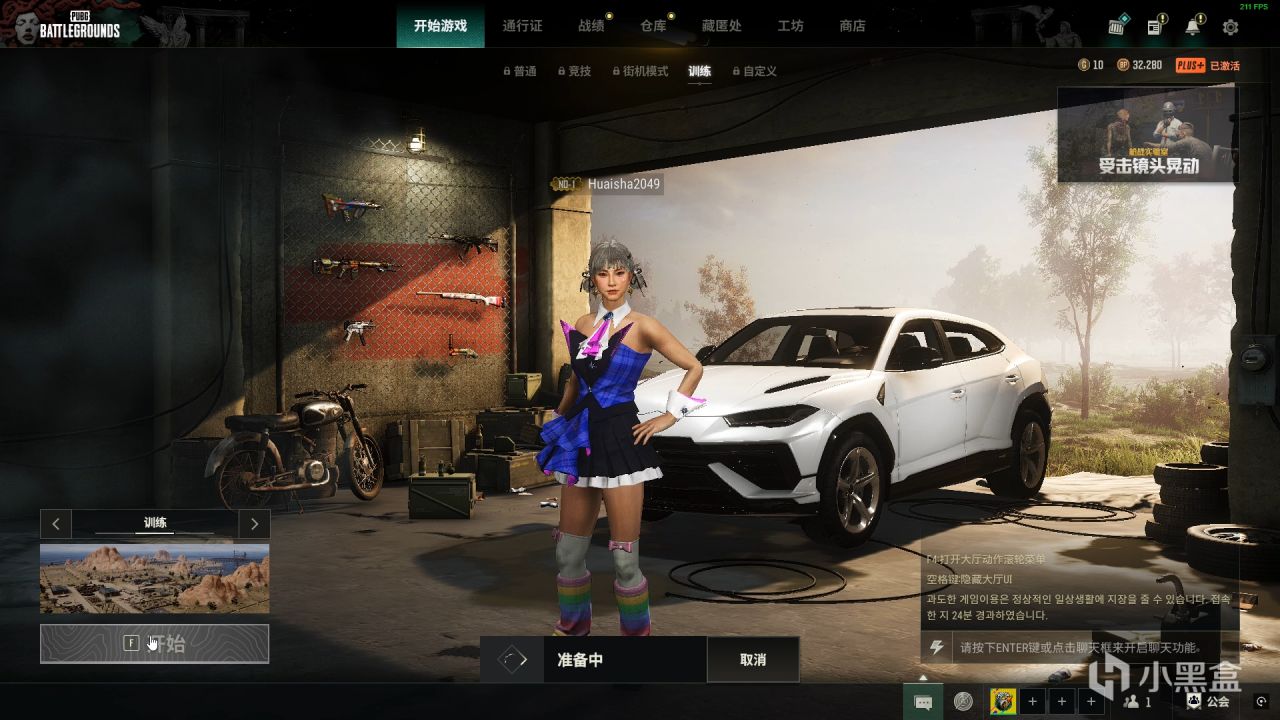
Task: Click right arrow beside 训练 map selector
Action: coord(254,524)
